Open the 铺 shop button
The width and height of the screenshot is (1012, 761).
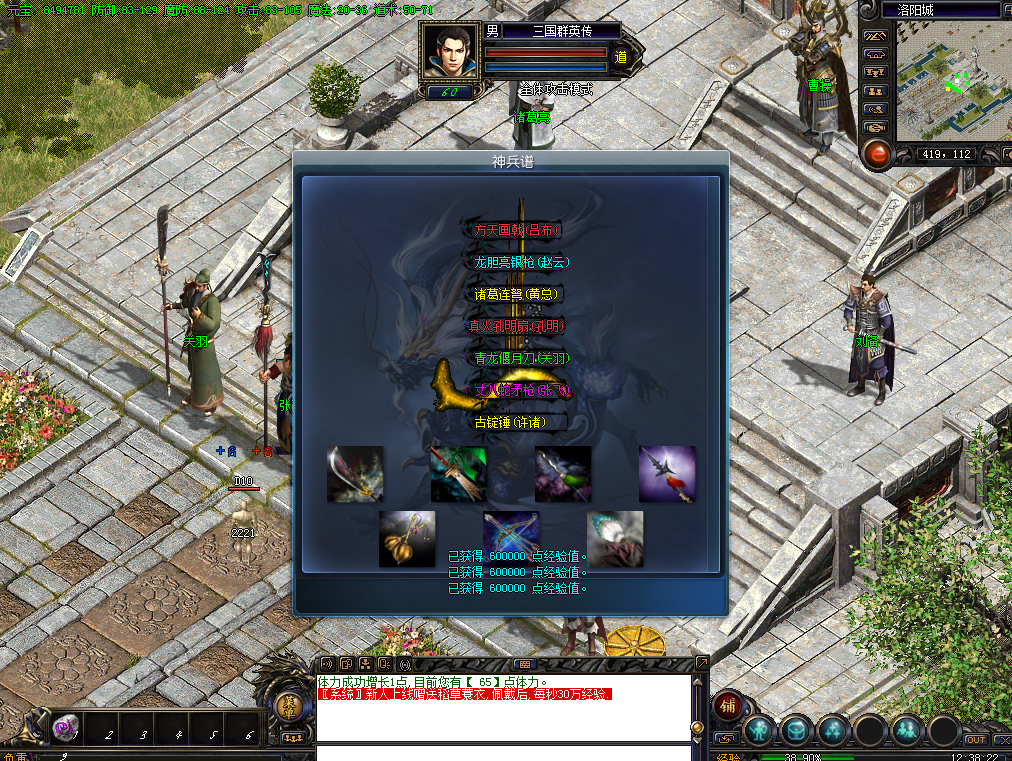click(x=727, y=706)
